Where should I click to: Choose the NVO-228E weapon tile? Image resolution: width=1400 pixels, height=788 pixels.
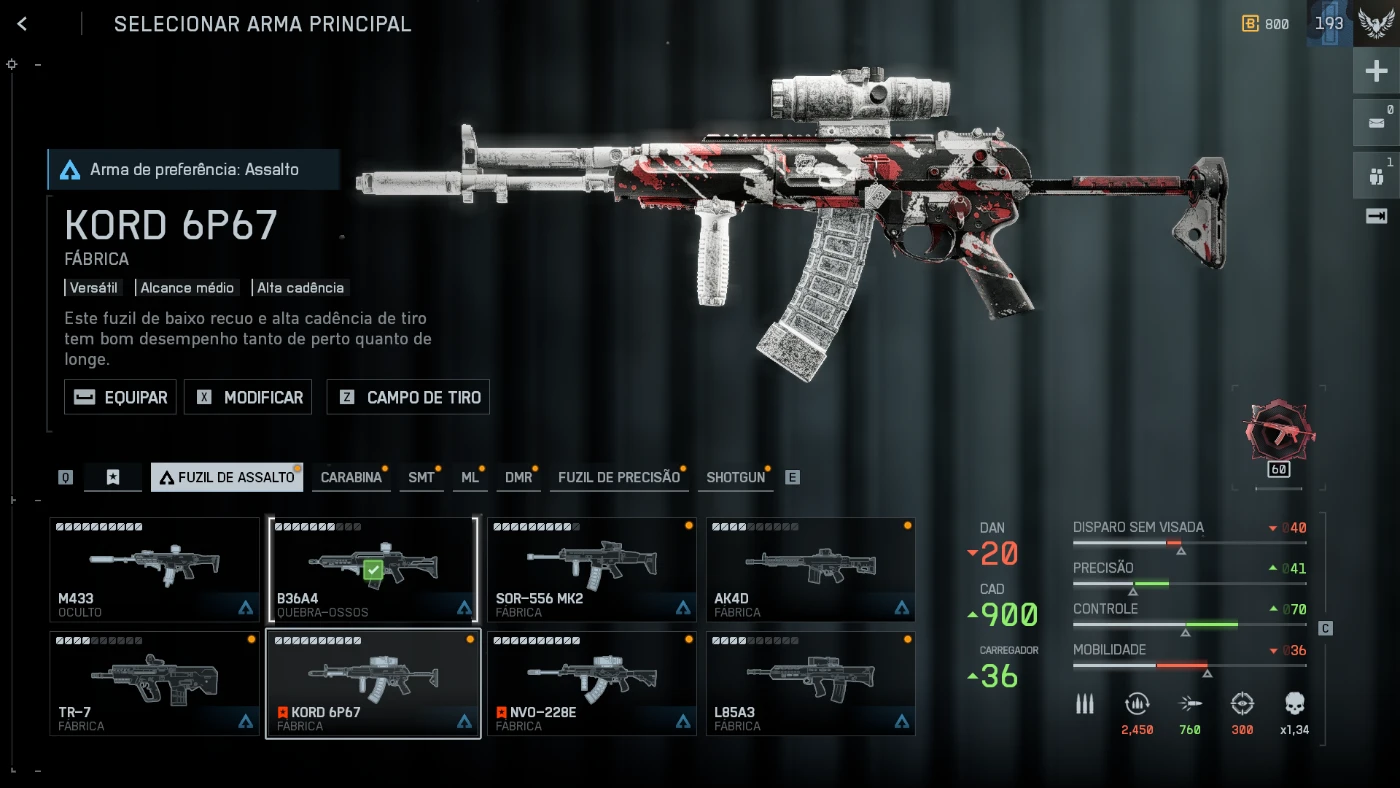point(591,683)
